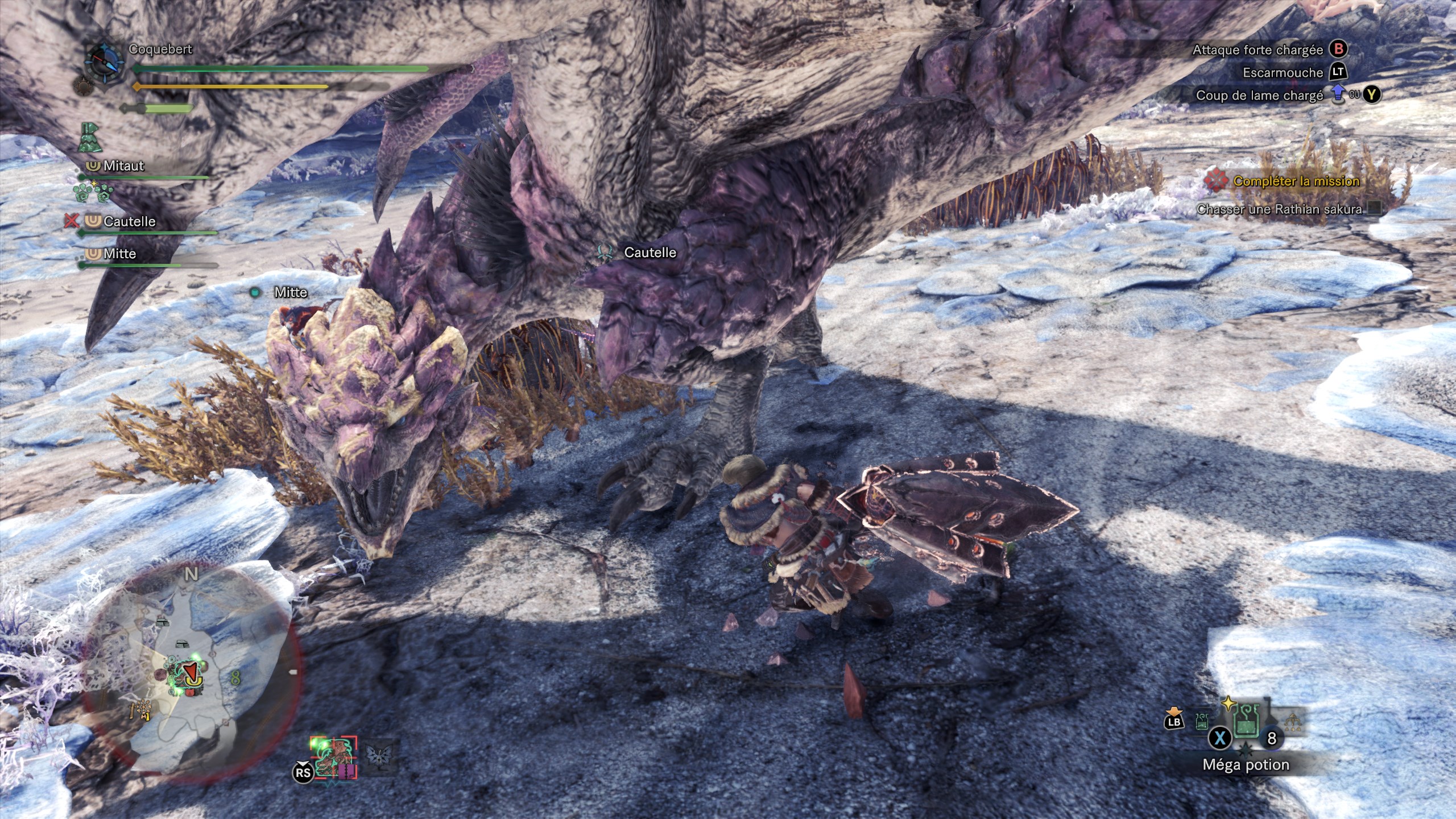Select party member Mitte in the list
The image size is (1456, 819).
(119, 254)
